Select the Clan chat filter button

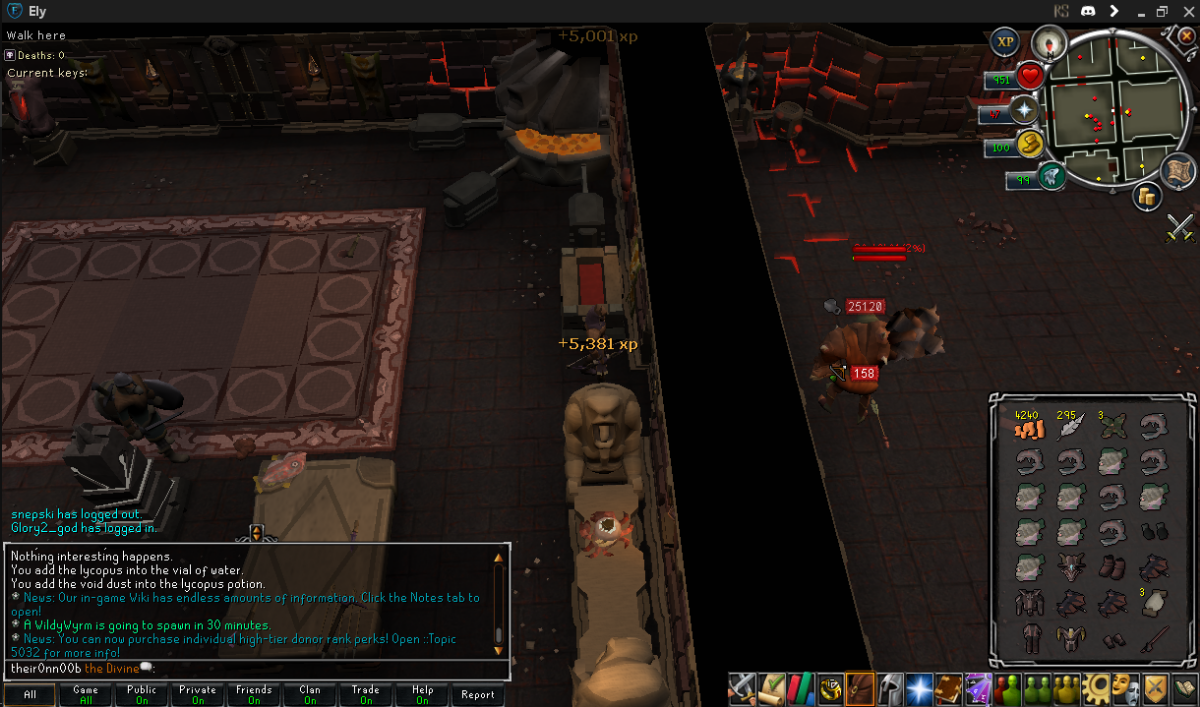coord(310,694)
